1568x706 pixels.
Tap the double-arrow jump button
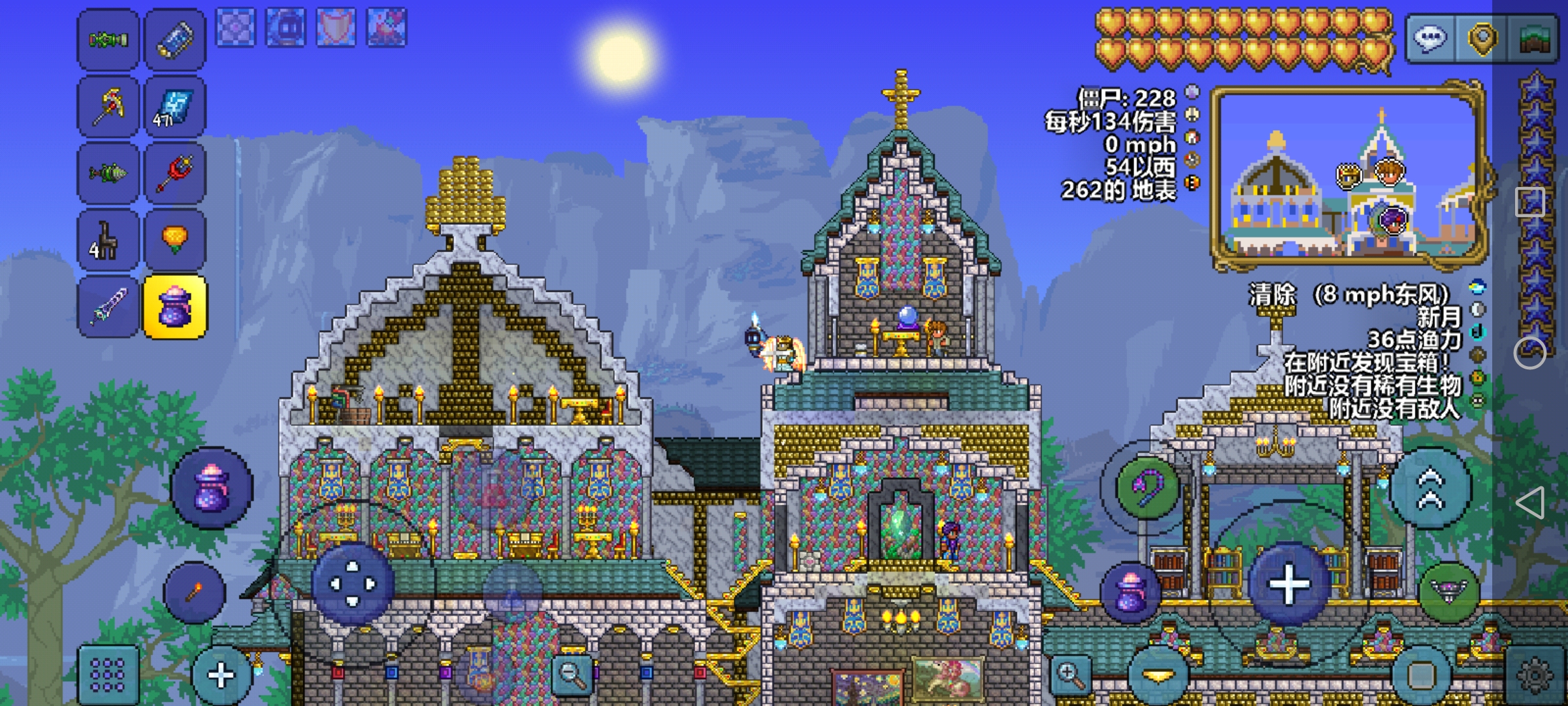tap(1431, 489)
